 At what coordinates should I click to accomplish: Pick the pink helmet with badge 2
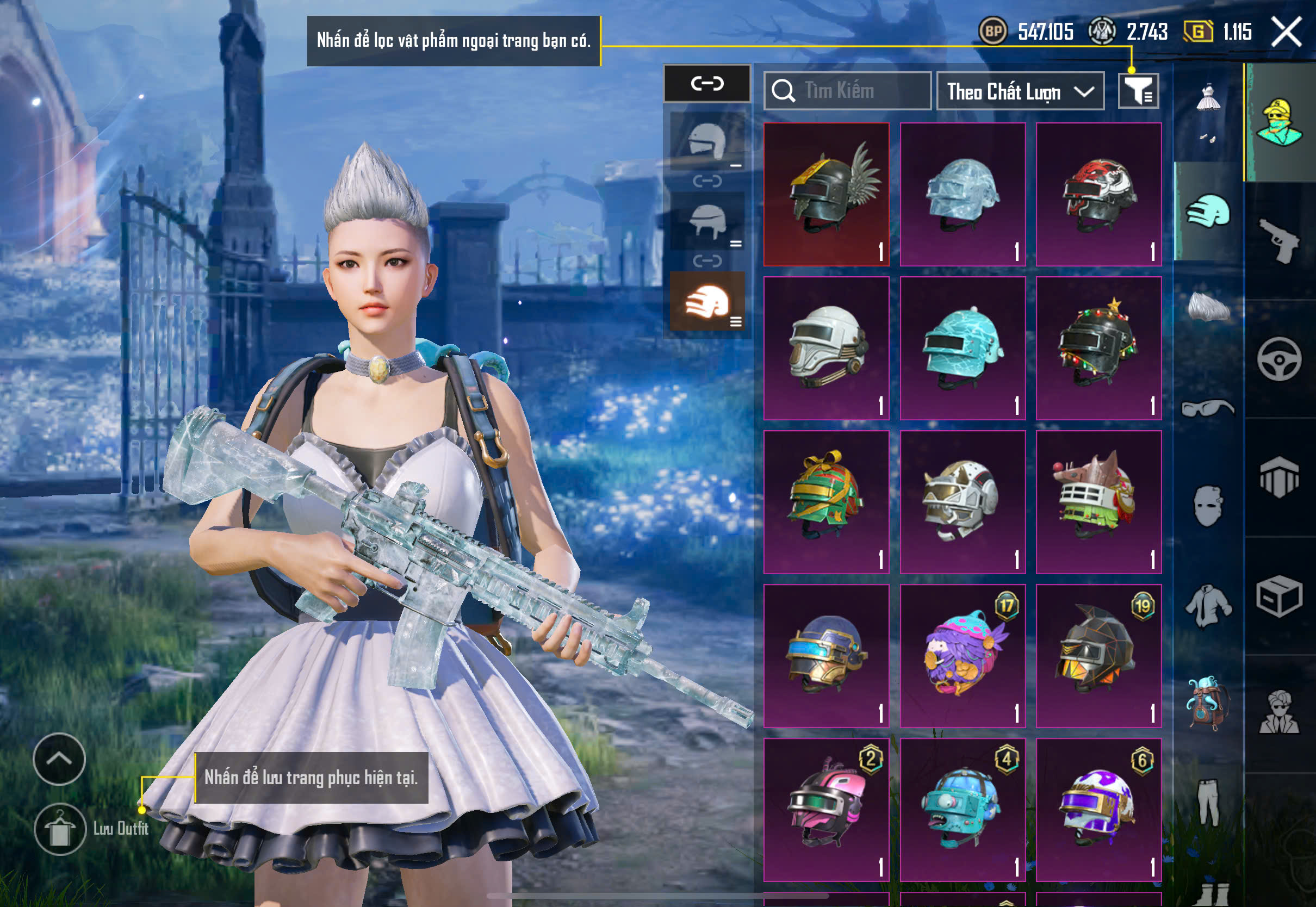pyautogui.click(x=826, y=810)
